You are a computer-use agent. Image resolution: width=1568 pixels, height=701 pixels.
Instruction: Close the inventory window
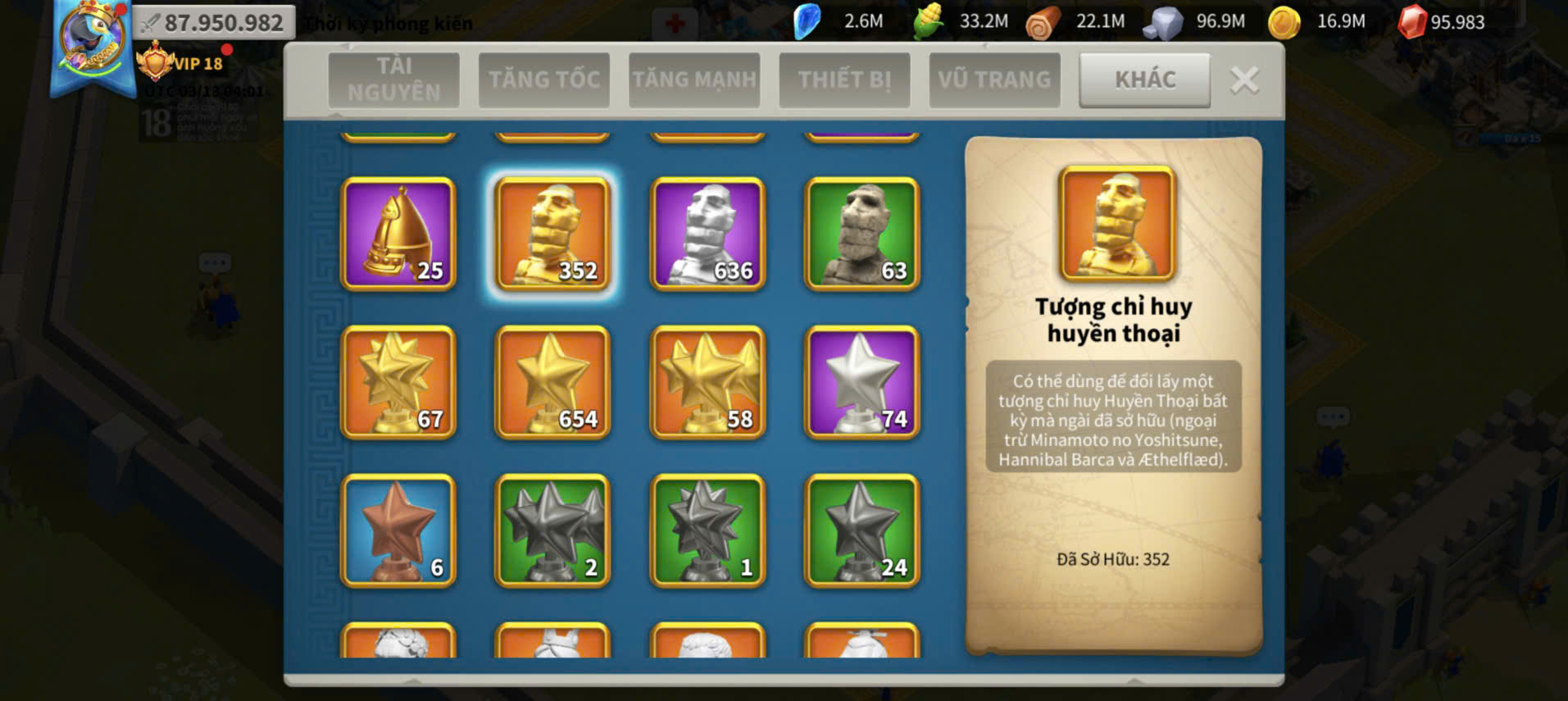tap(1244, 80)
